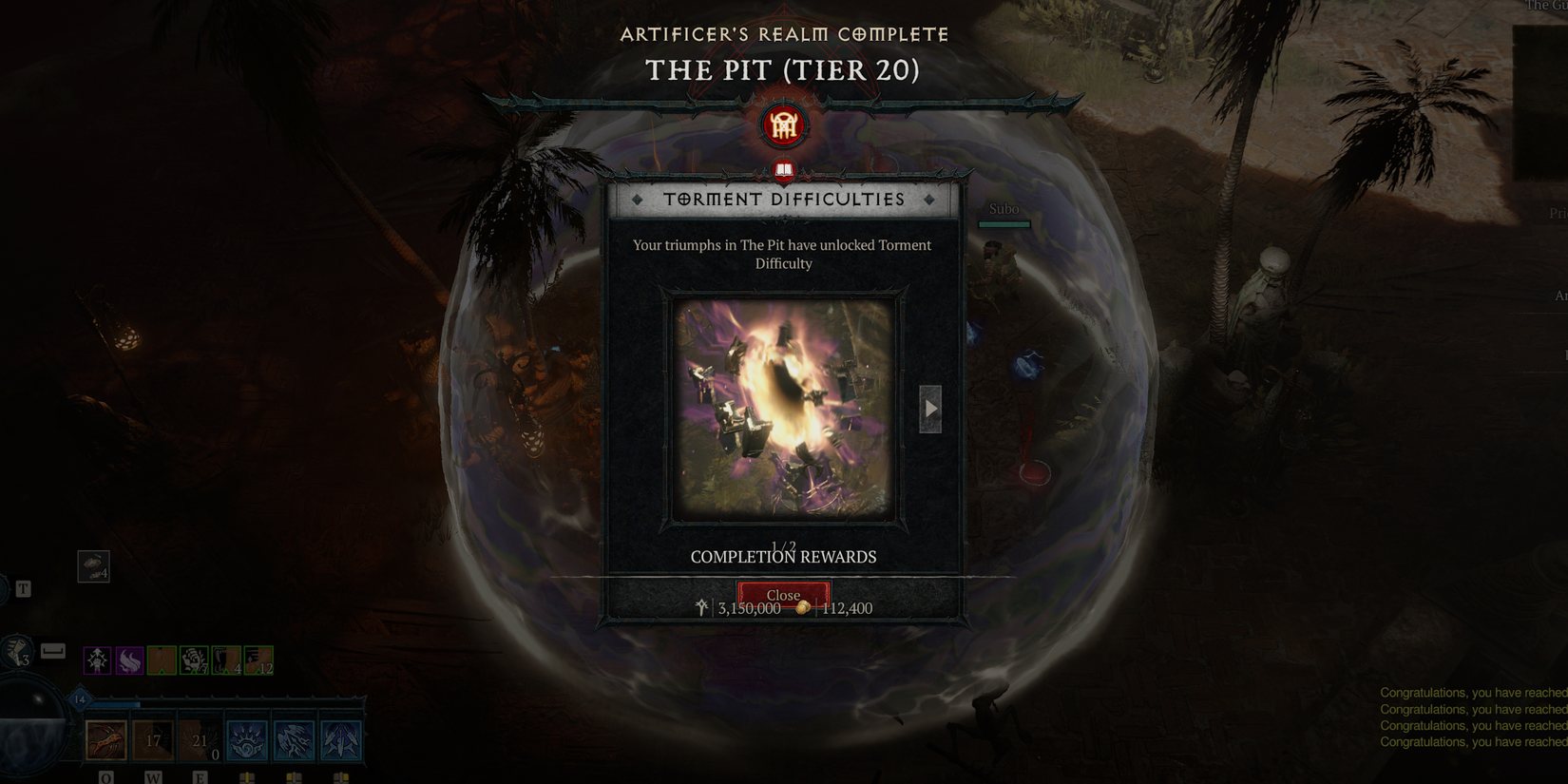Click the skill showing a 17 second cooldown
The width and height of the screenshot is (1568, 784).
(x=154, y=741)
